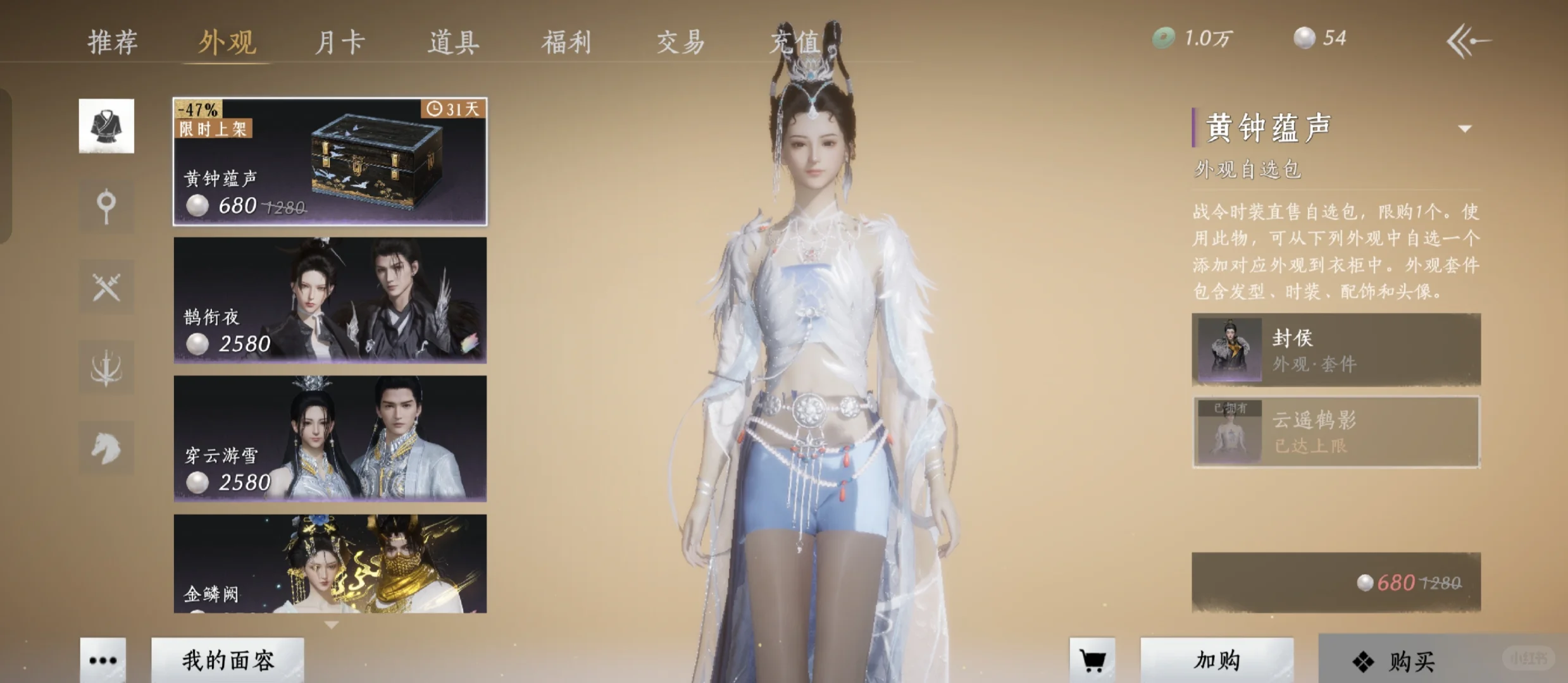This screenshot has width=1568, height=683.
Task: Select the 云遥鹤影 outfit option
Action: (1336, 432)
